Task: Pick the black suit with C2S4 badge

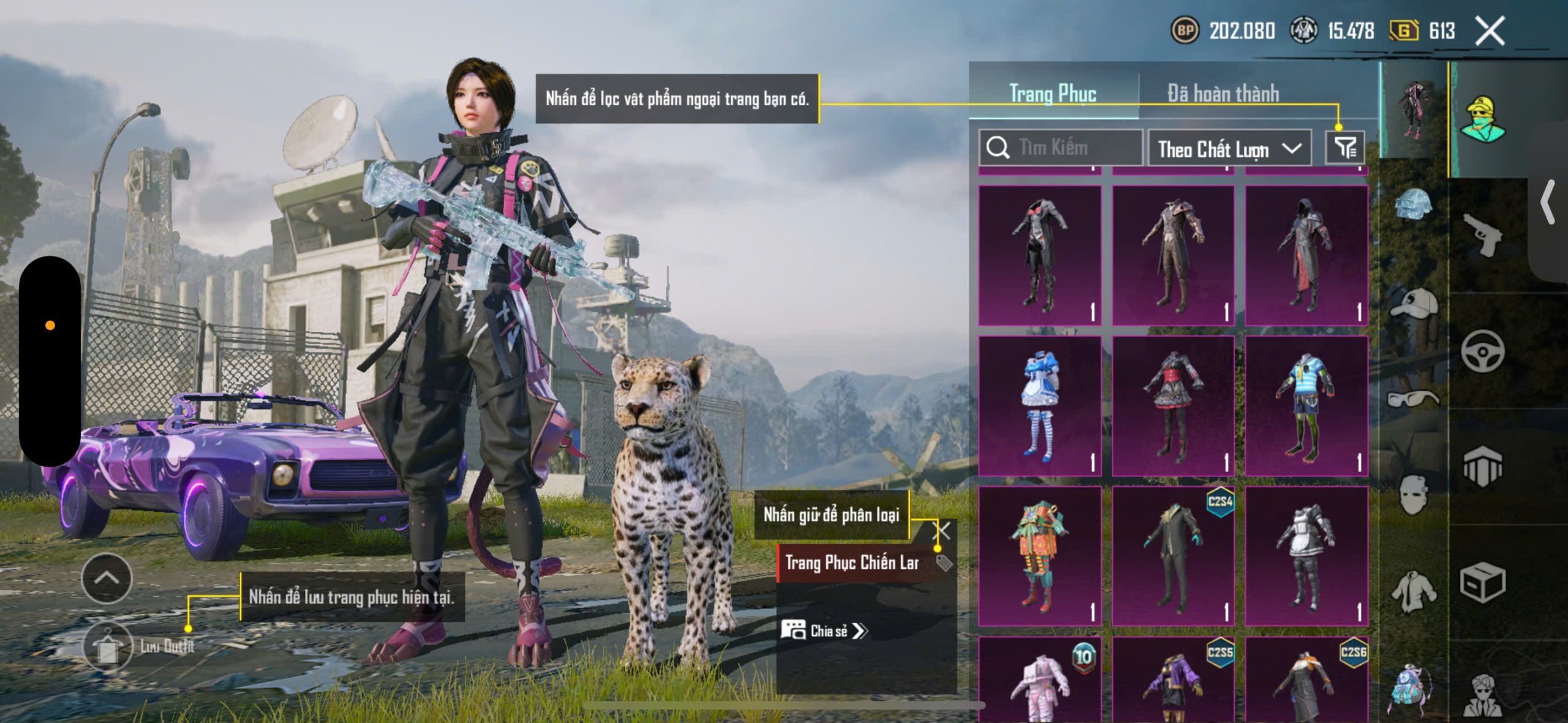Action: [x=1173, y=556]
